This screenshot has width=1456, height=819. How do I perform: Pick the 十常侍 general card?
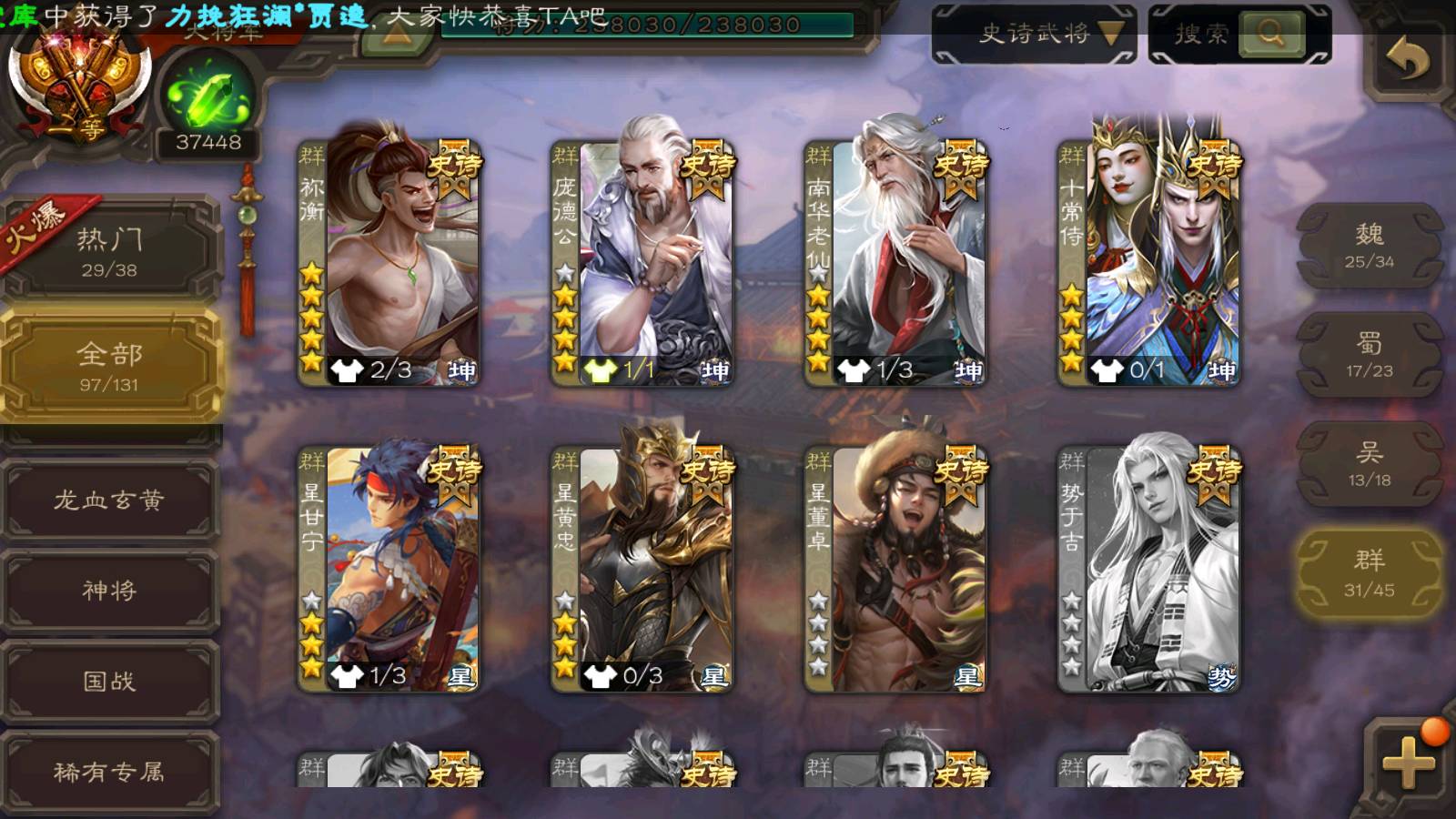click(x=1148, y=262)
